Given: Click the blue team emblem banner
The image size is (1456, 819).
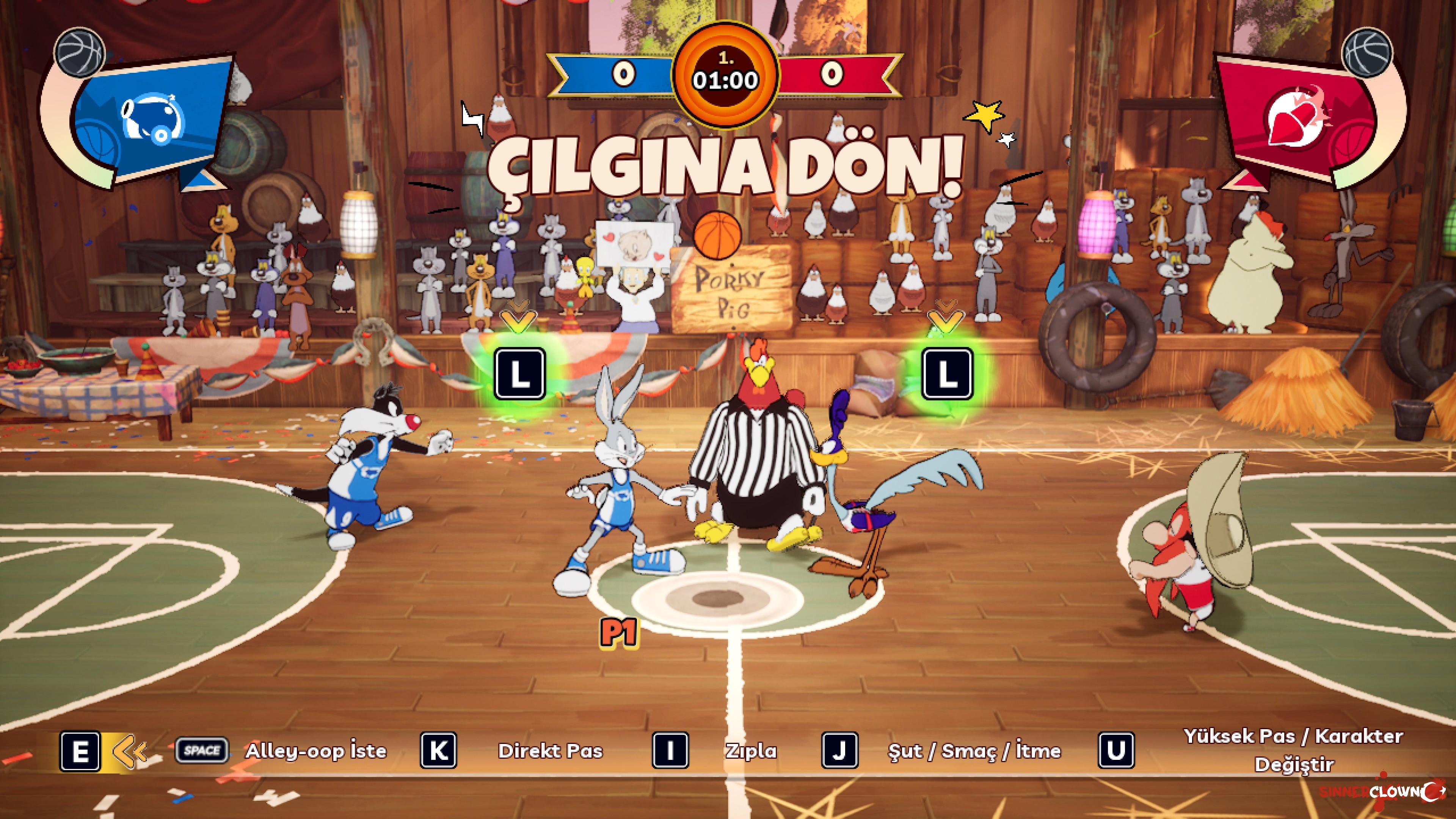Looking at the screenshot, I should (x=150, y=120).
